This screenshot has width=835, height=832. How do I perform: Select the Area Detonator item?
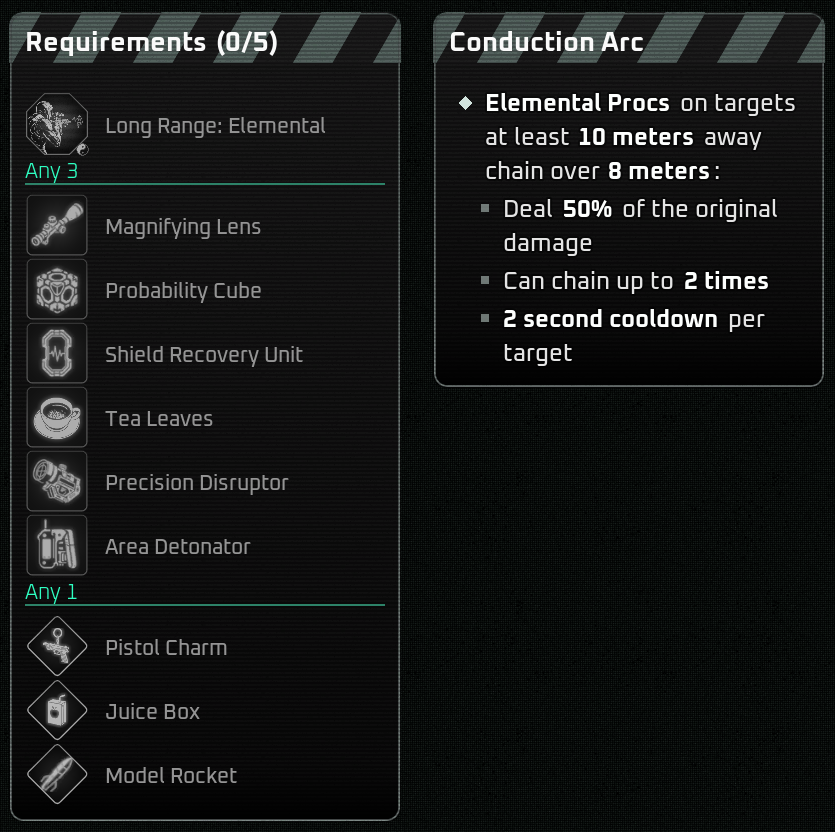[178, 547]
